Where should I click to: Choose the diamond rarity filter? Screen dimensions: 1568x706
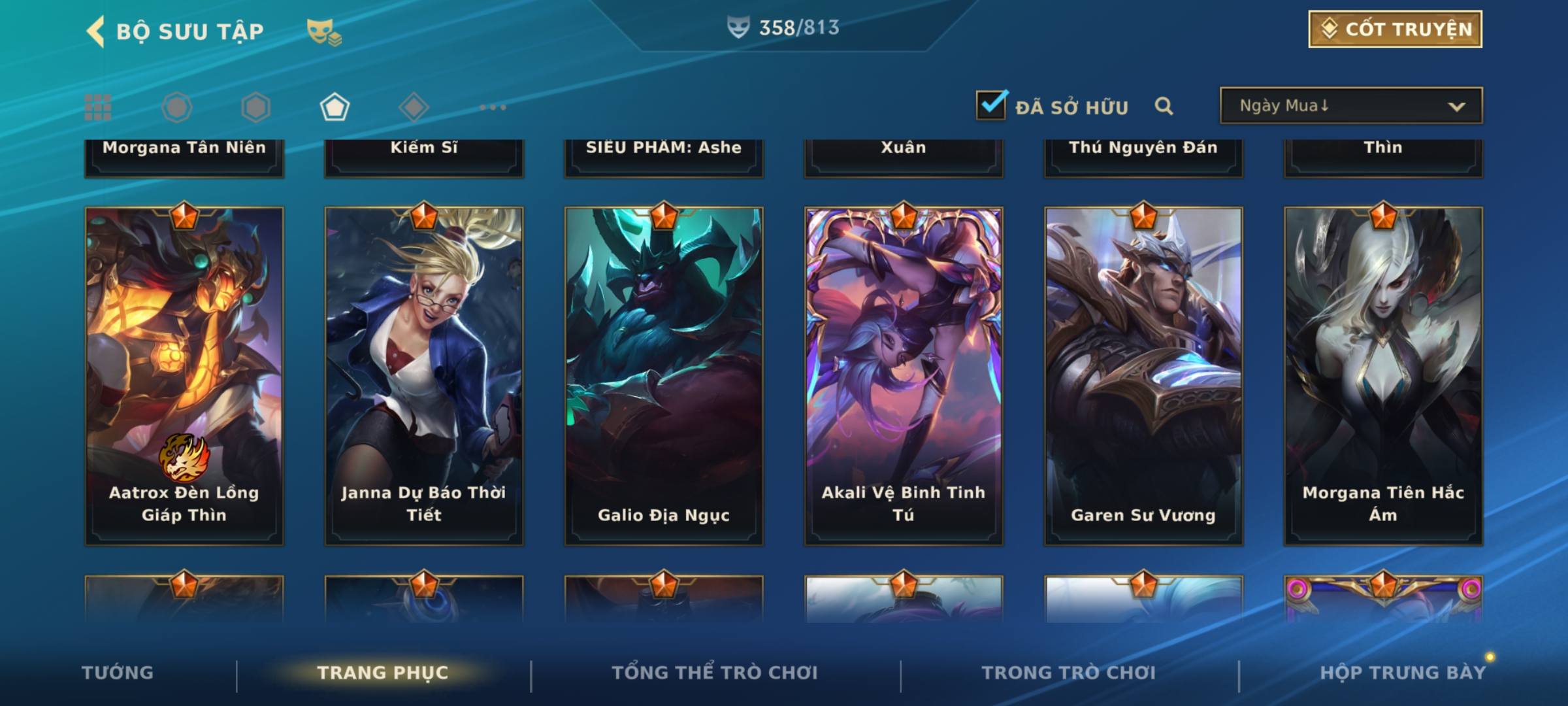pyautogui.click(x=414, y=107)
